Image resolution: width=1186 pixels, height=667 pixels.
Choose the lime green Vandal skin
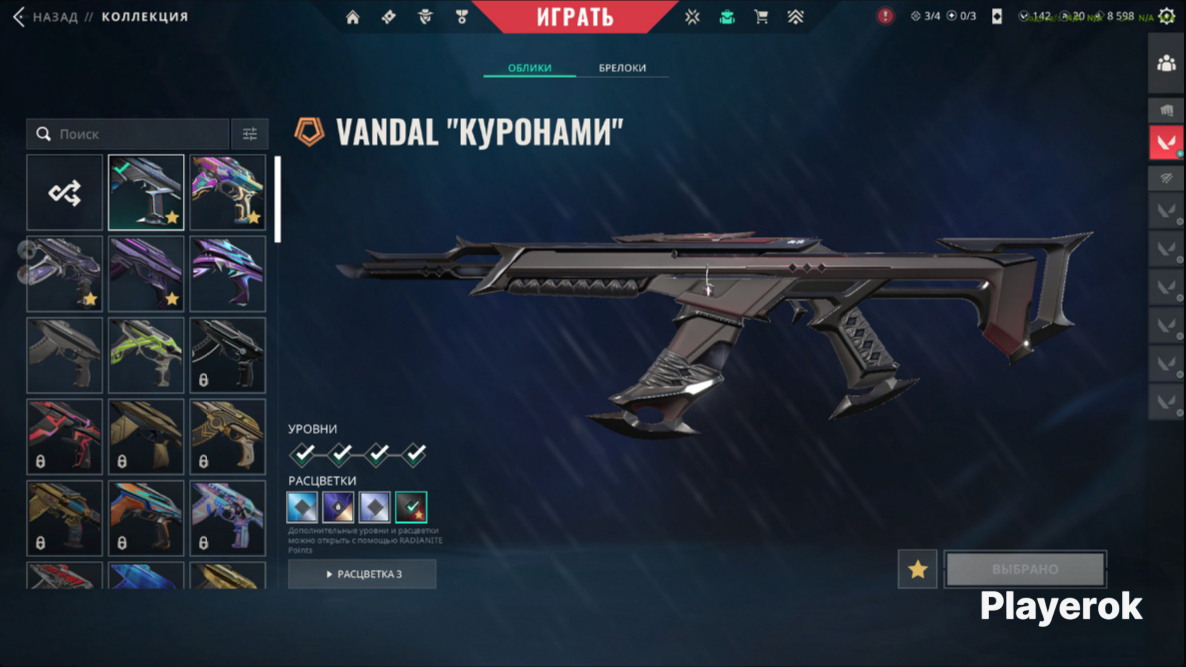tap(146, 355)
